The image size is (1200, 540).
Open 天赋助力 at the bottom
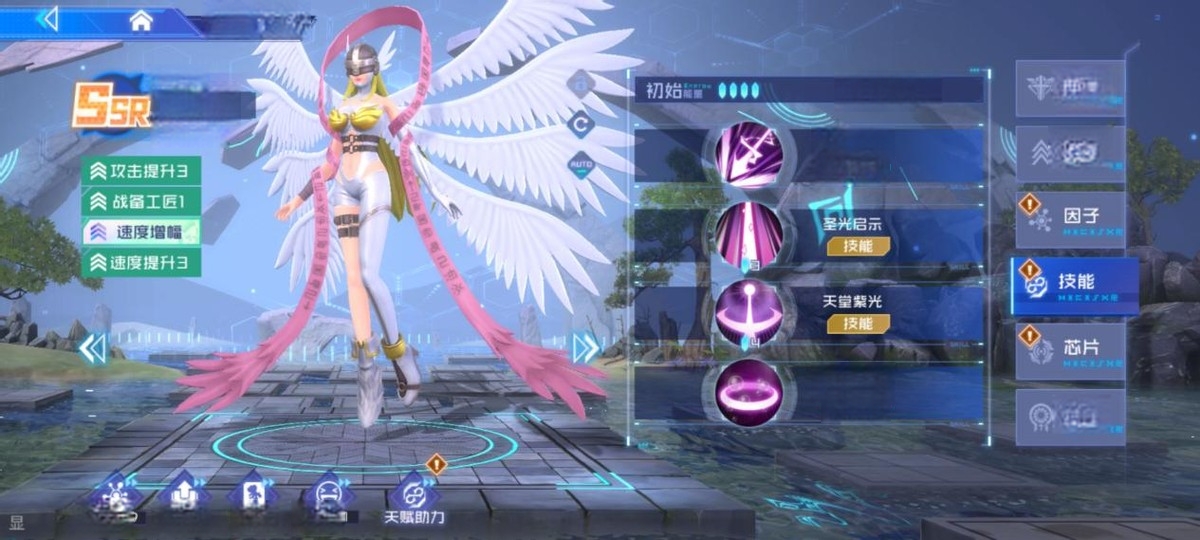point(414,498)
